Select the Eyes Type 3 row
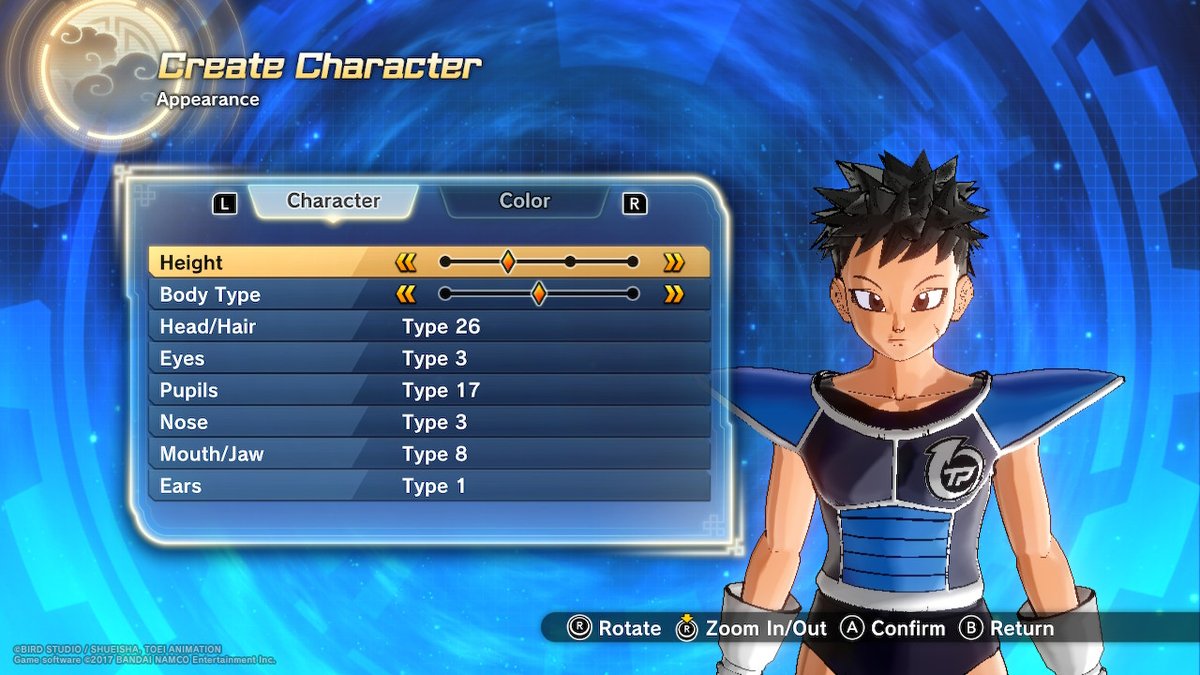Screen dimensions: 1200x675 430,358
